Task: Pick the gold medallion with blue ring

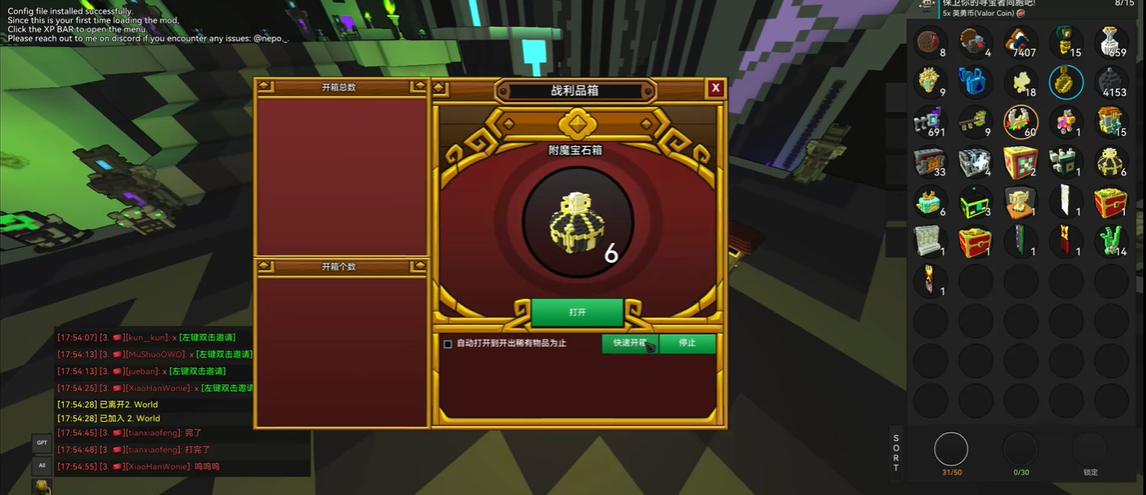Action: (x=1066, y=82)
